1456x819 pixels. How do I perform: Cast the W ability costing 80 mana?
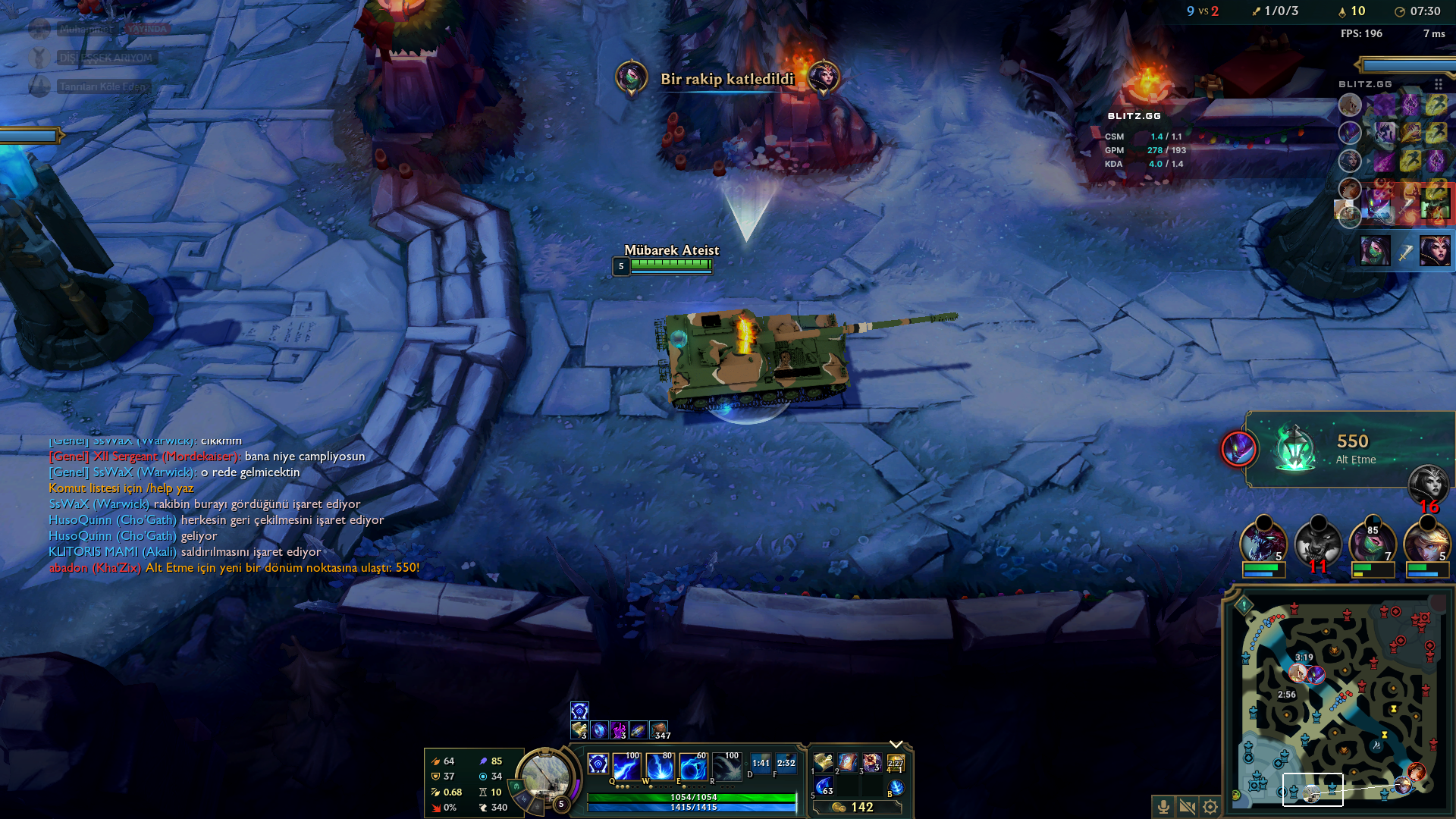coord(660,767)
